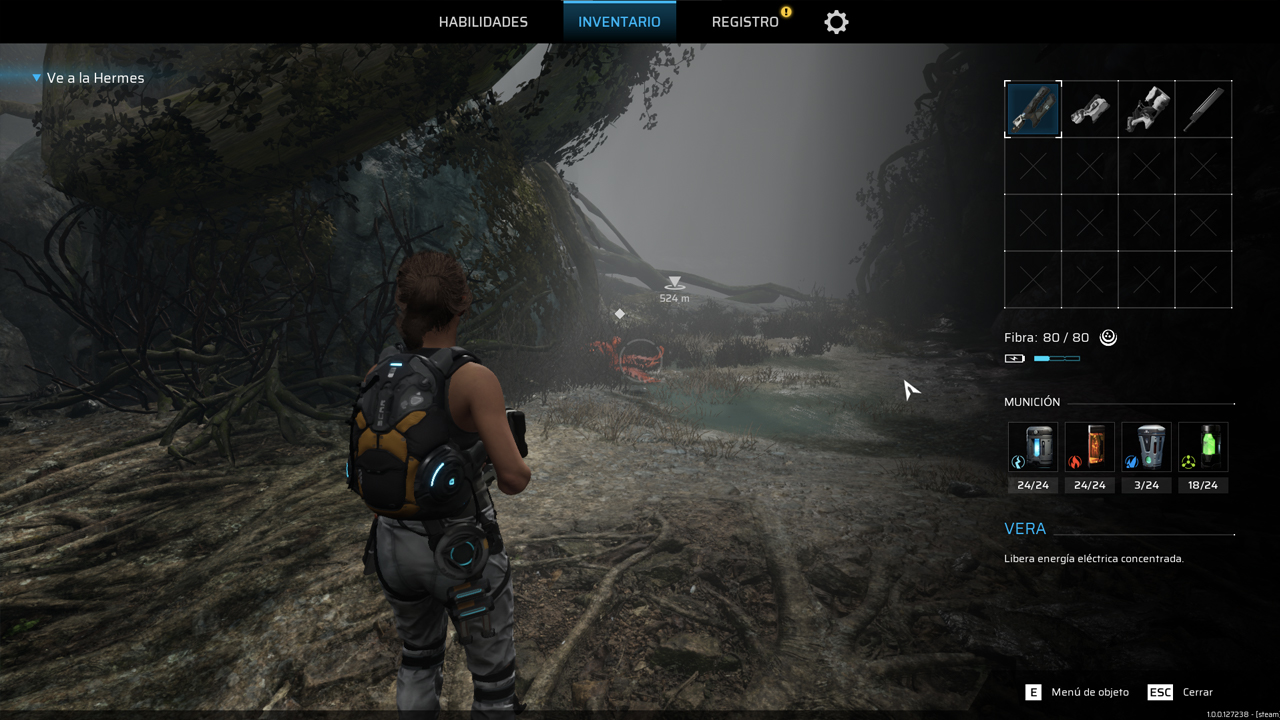Select the ice ammo canister showing 3/24
This screenshot has height=720, width=1280.
(1146, 447)
